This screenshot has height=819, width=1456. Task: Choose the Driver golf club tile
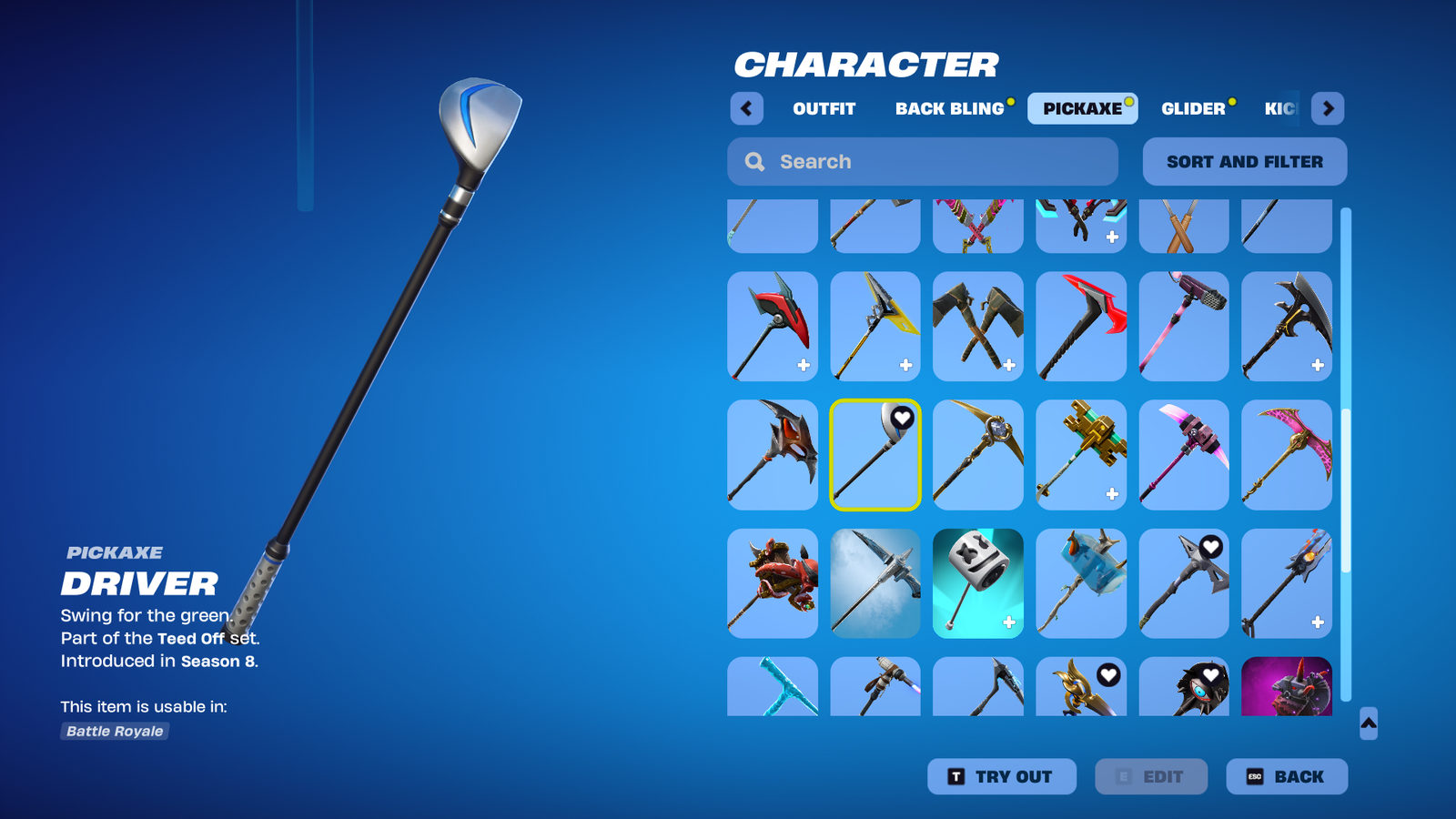coord(875,455)
